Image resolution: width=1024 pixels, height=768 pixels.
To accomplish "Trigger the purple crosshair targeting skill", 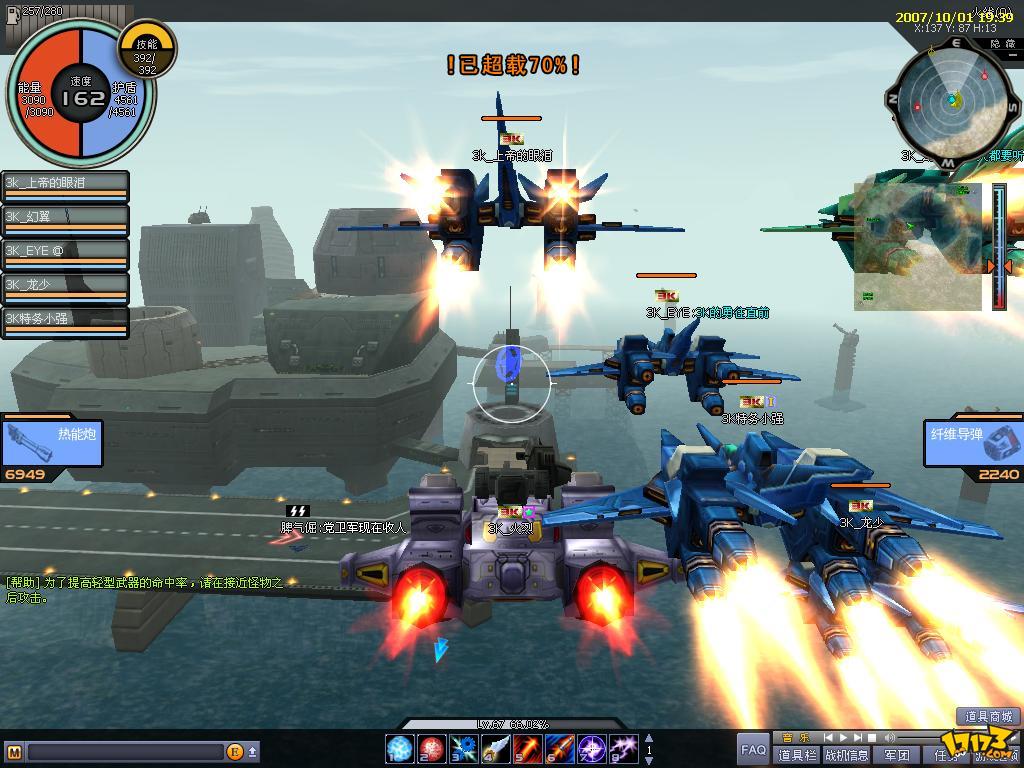I will (592, 747).
